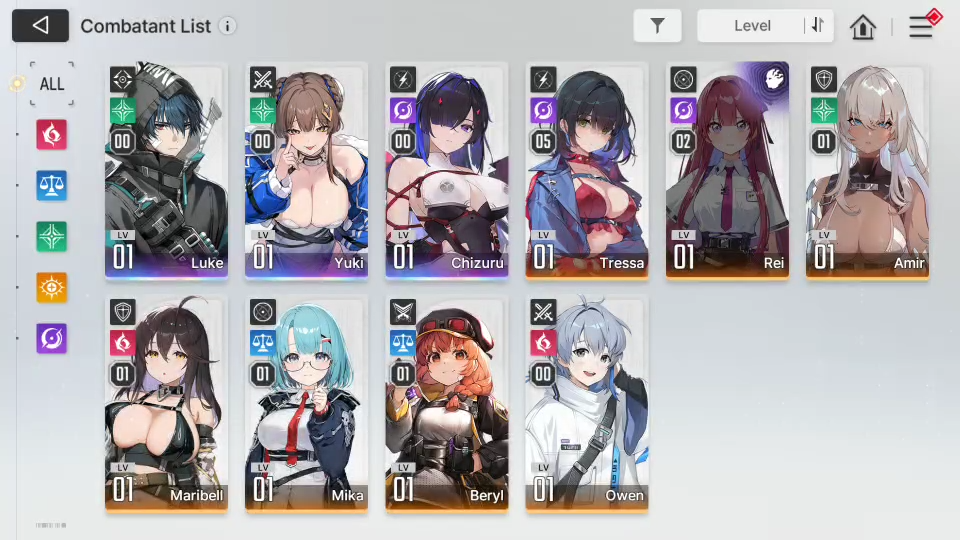Filter by green star attribute
The width and height of the screenshot is (960, 540).
[x=51, y=236]
